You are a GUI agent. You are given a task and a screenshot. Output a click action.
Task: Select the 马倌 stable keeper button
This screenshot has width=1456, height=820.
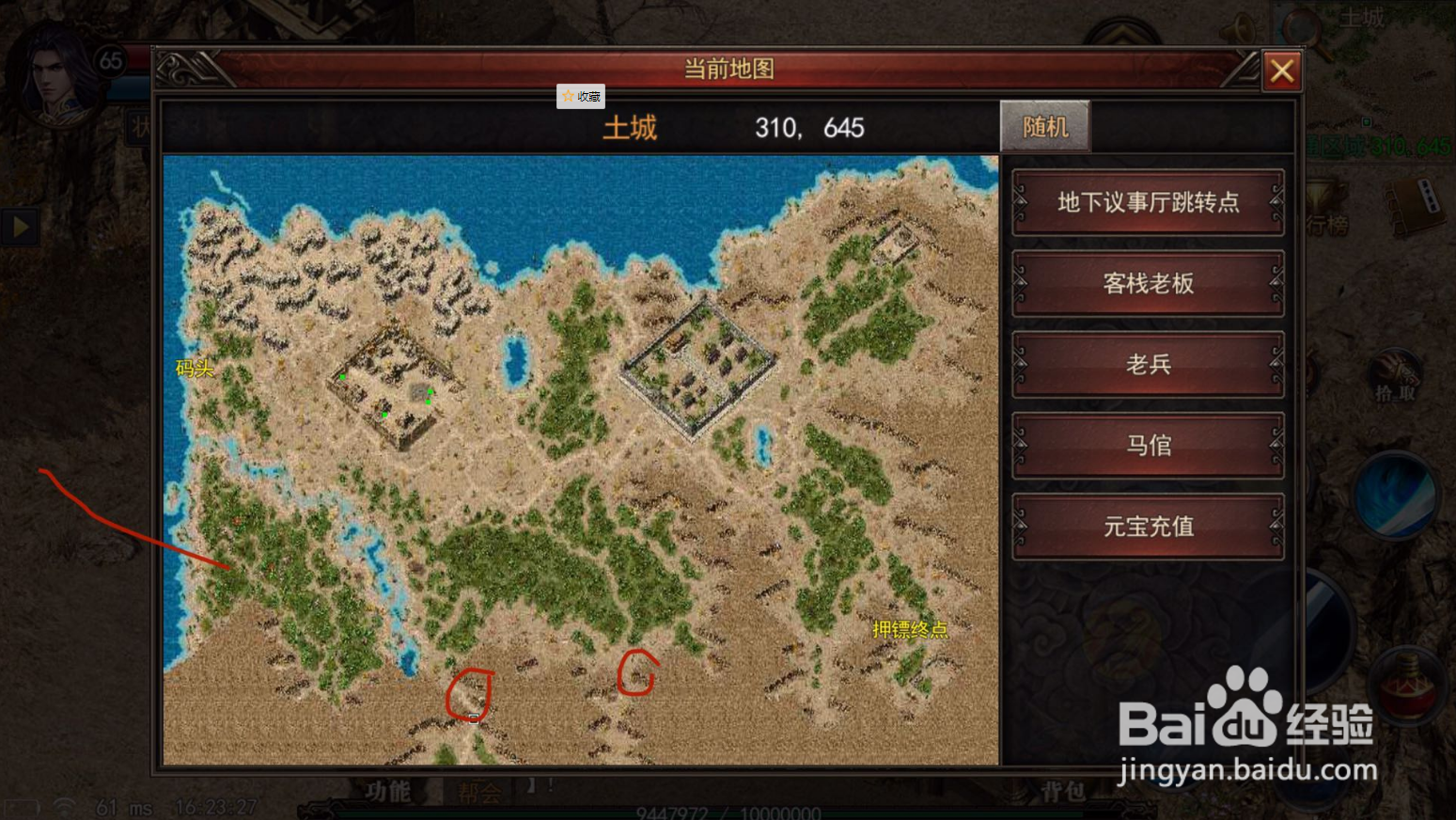coord(1148,446)
